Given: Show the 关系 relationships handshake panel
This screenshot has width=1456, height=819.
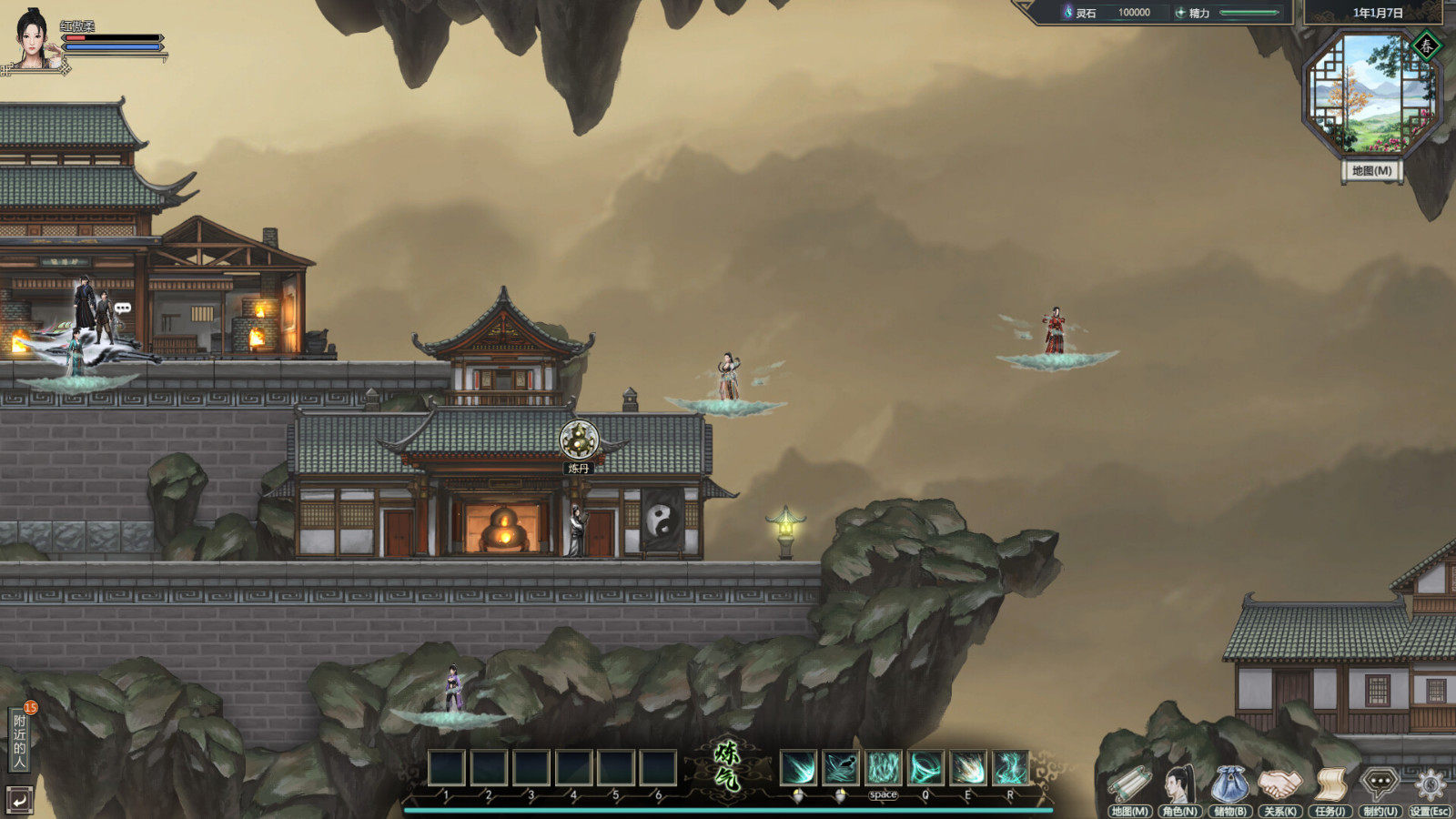Looking at the screenshot, I should [x=1279, y=786].
